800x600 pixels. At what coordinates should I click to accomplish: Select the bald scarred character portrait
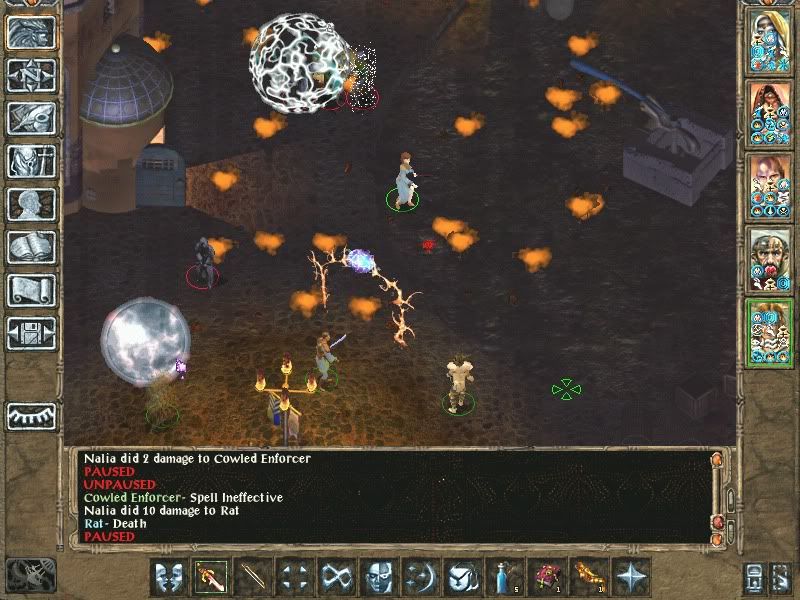(x=769, y=186)
